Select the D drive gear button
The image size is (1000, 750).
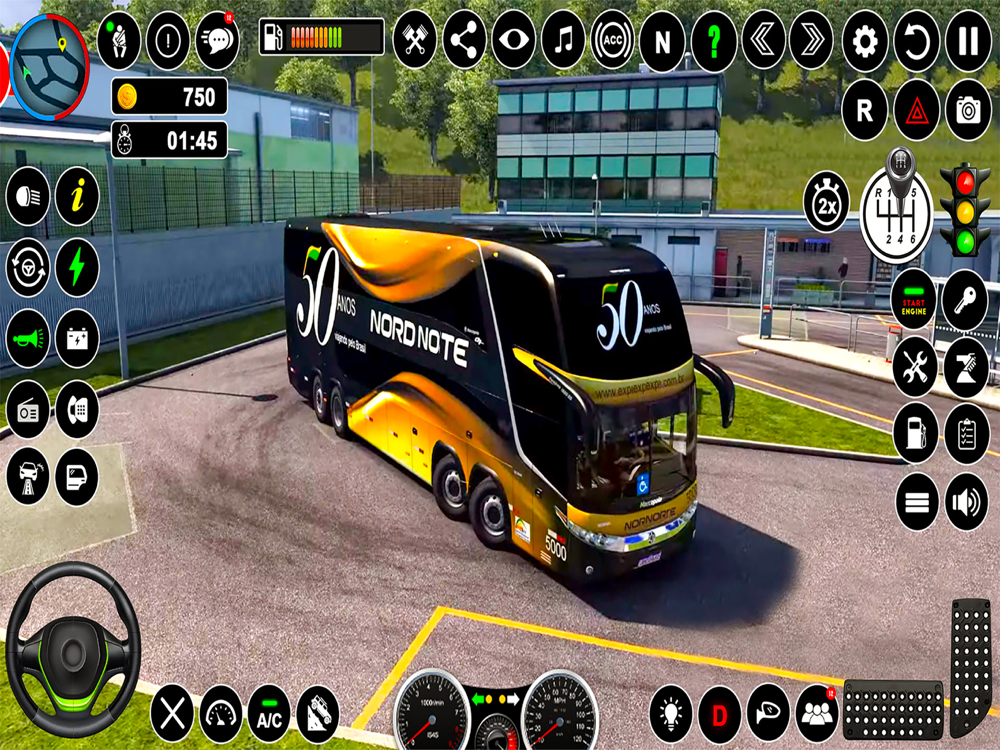click(x=719, y=714)
